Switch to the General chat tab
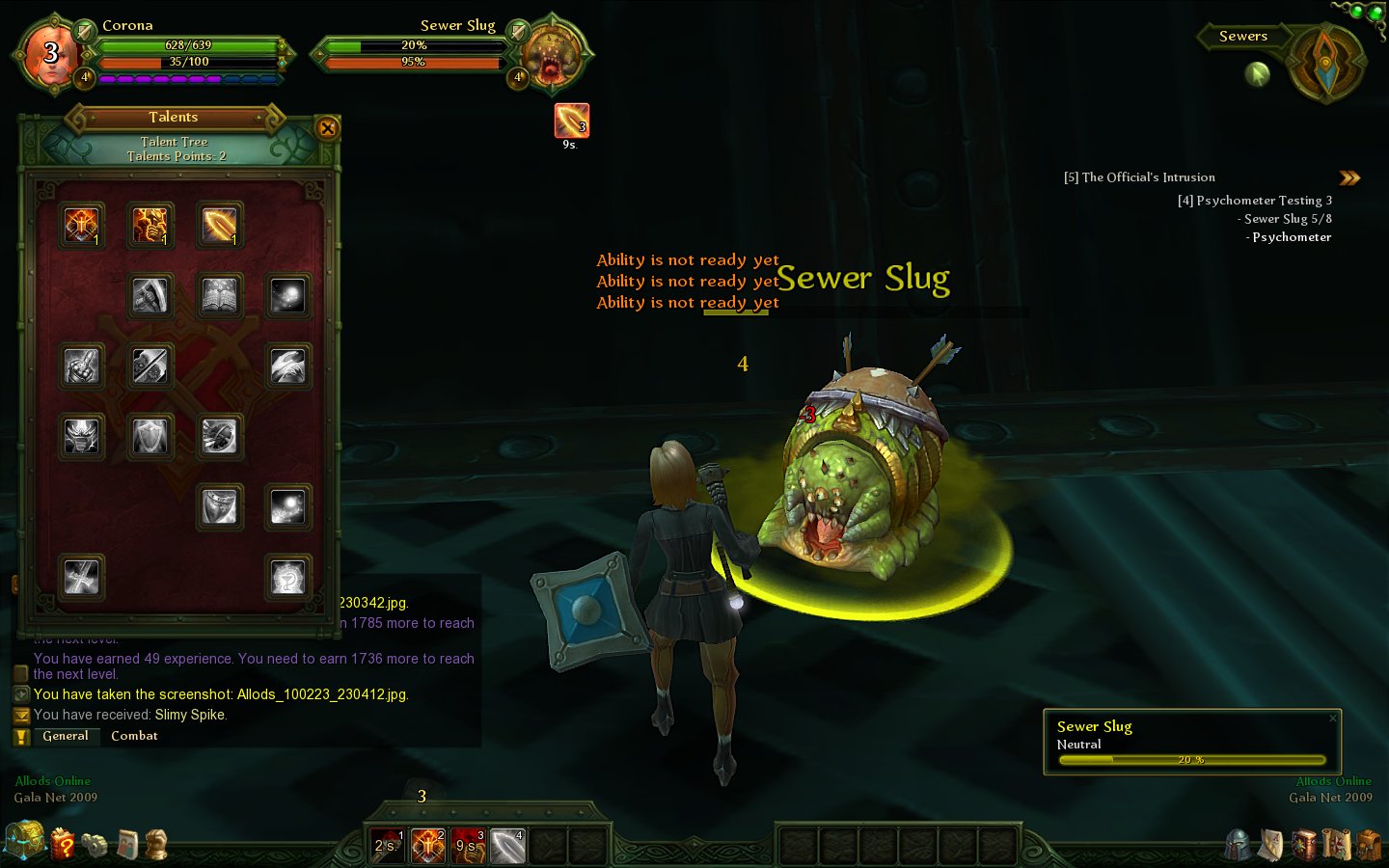 65,736
